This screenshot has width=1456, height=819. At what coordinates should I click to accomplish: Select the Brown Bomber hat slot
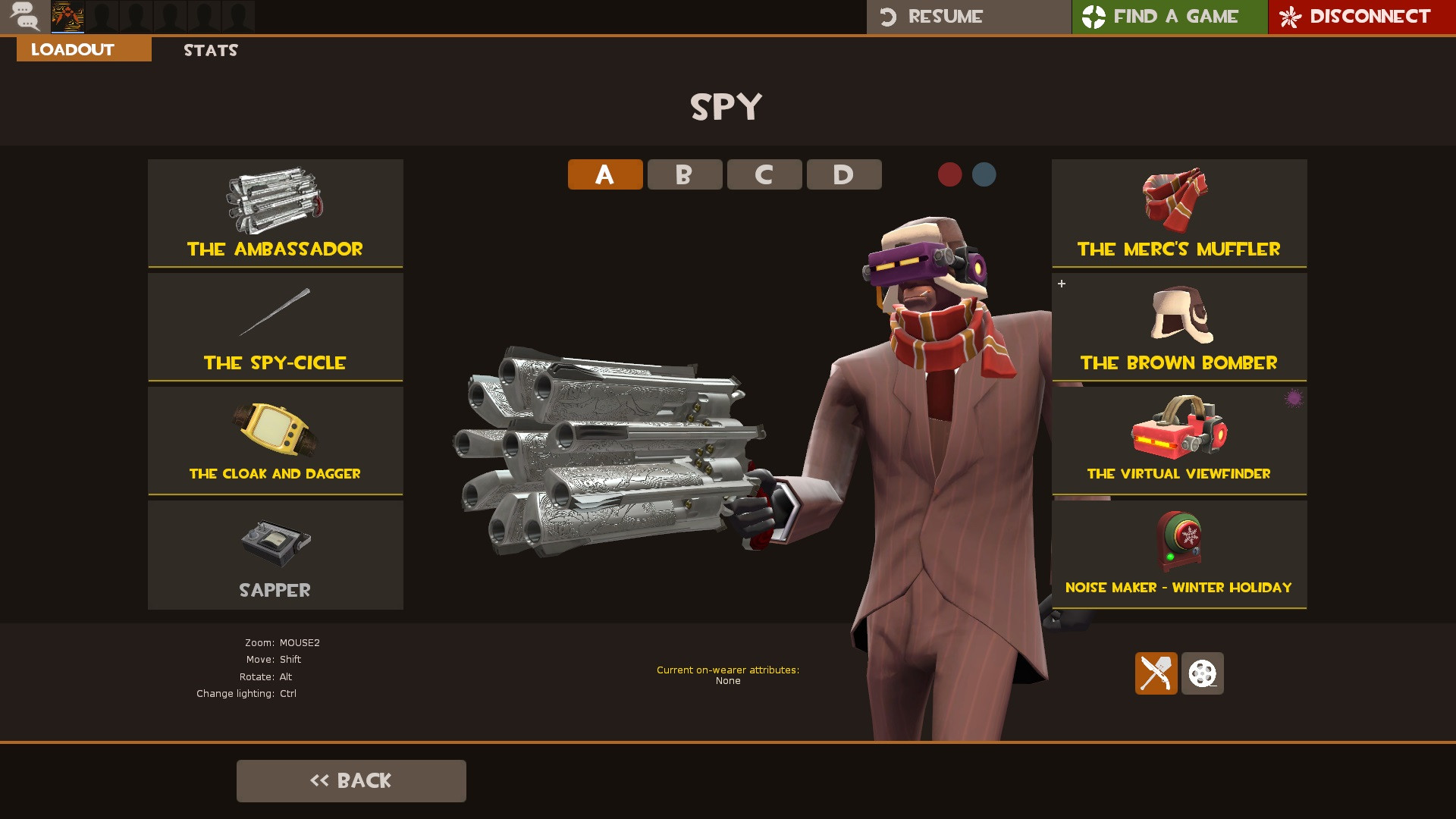coord(1180,326)
